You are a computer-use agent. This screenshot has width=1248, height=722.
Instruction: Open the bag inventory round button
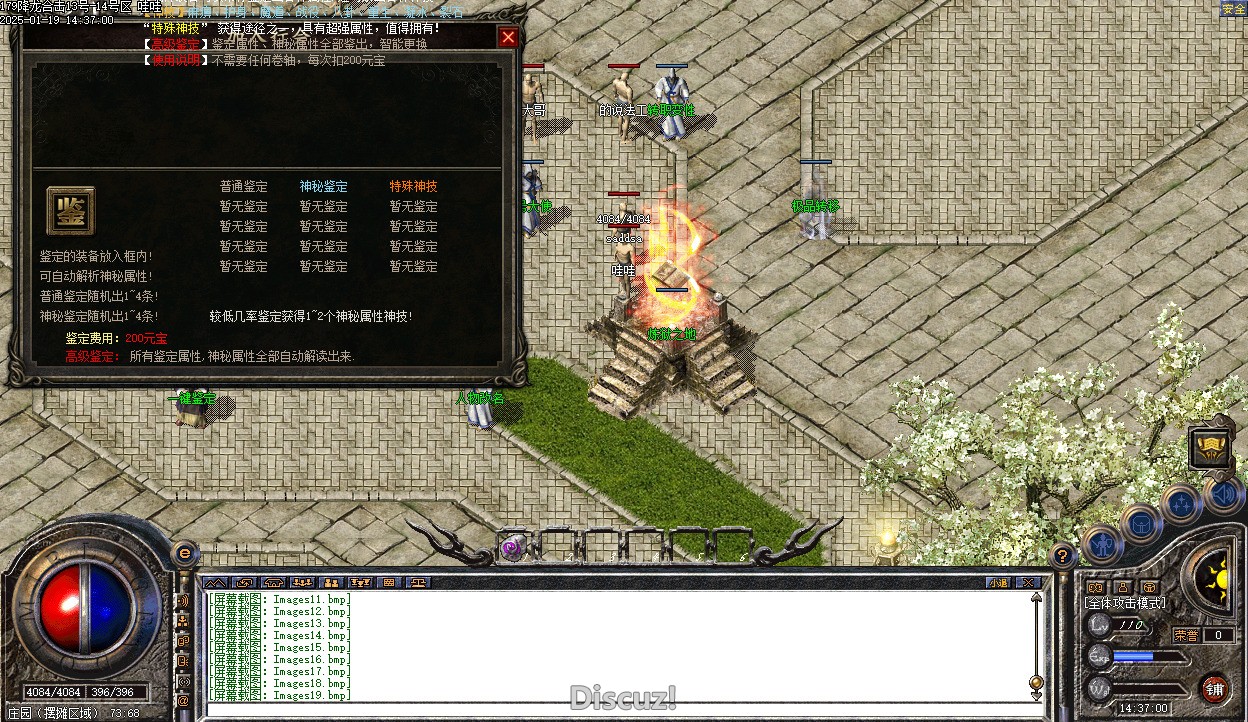pyautogui.click(x=1141, y=522)
